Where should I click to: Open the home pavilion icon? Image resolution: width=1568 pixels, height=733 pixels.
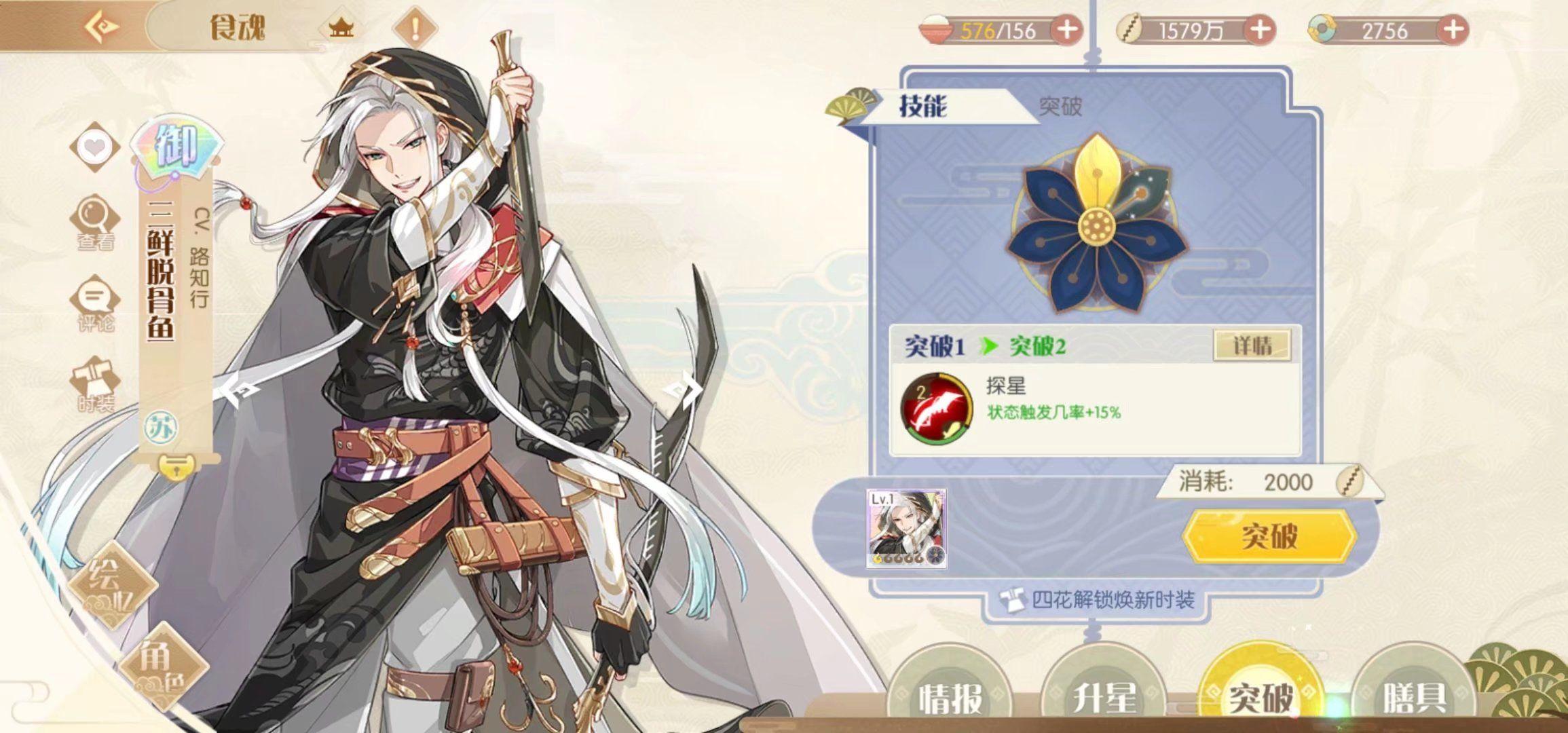[341, 28]
